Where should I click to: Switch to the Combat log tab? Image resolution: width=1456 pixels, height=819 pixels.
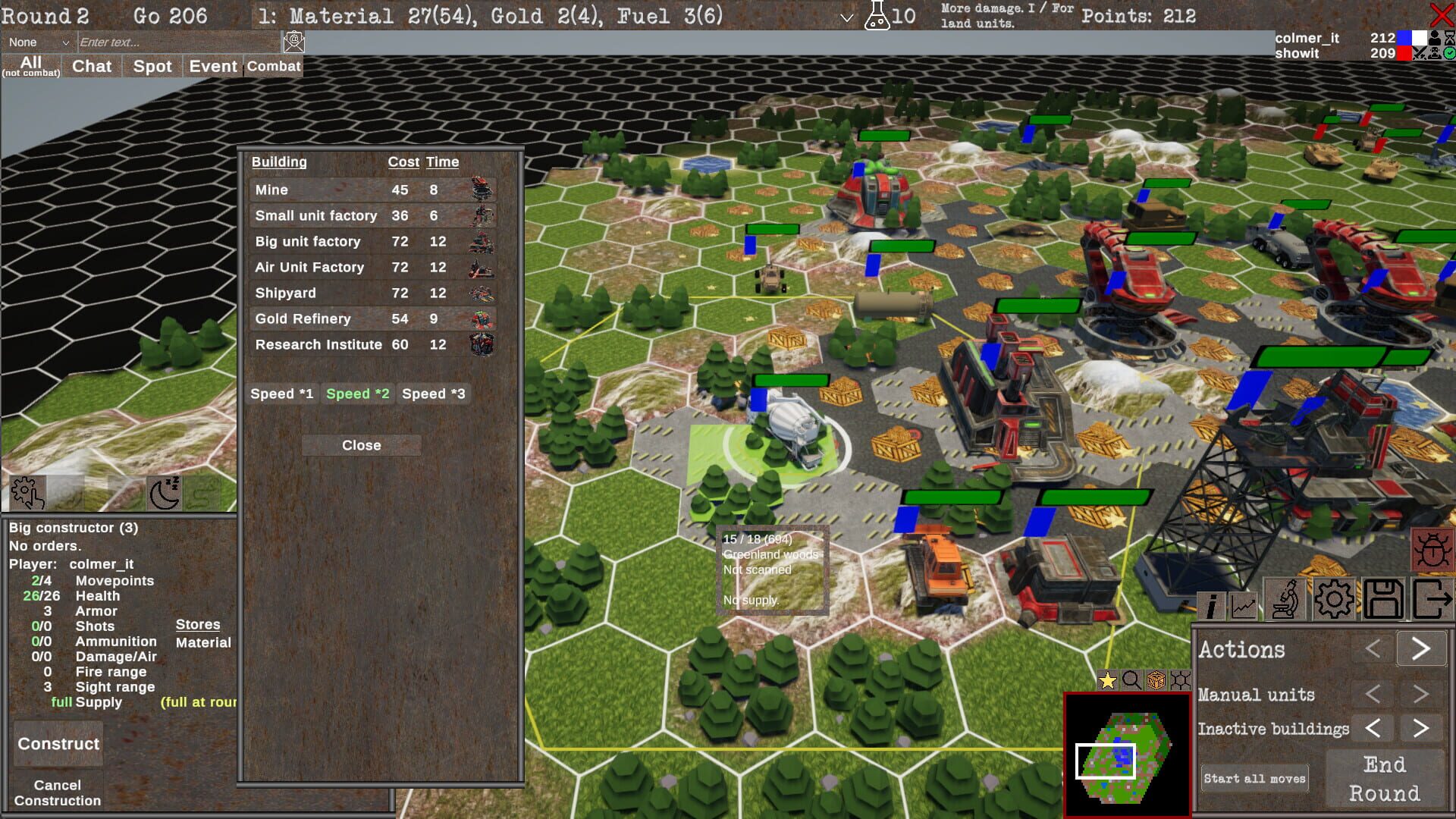click(273, 66)
